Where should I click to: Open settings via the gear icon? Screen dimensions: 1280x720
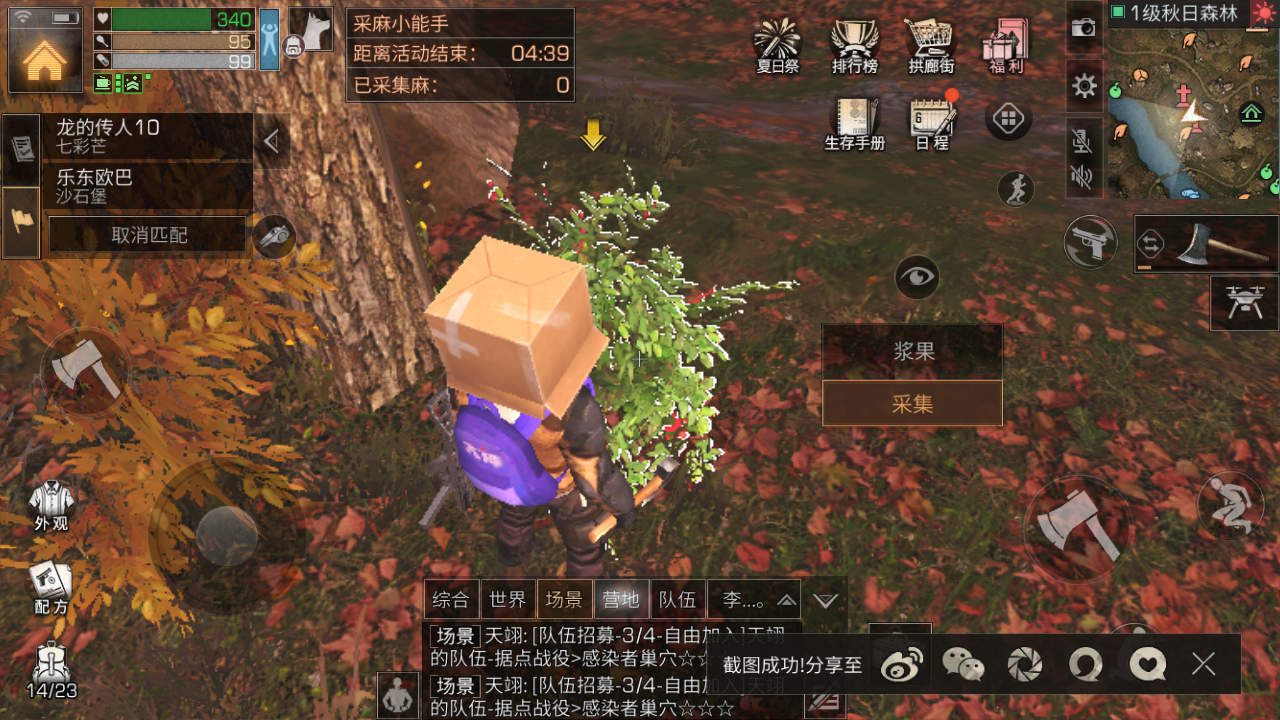[1084, 86]
